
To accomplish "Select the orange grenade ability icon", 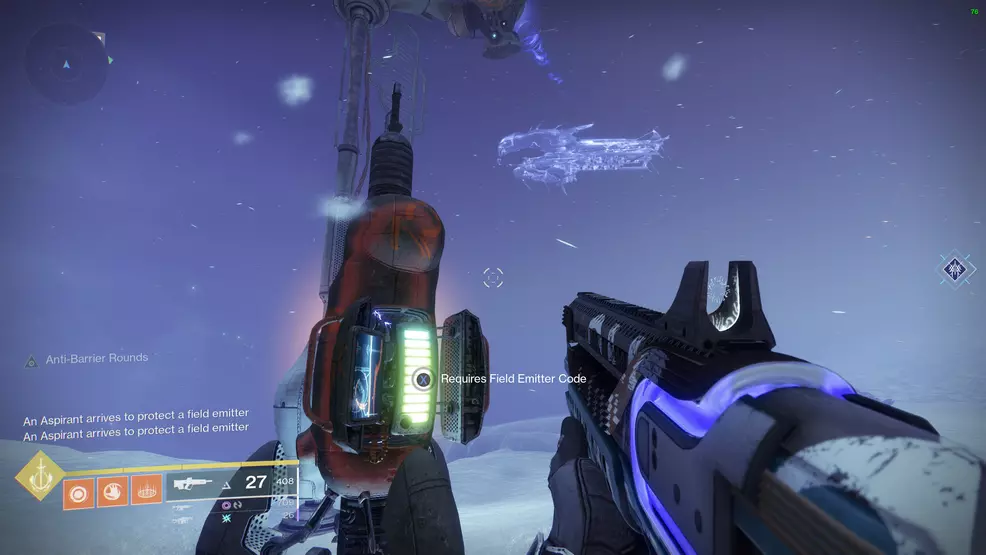I will [78, 491].
